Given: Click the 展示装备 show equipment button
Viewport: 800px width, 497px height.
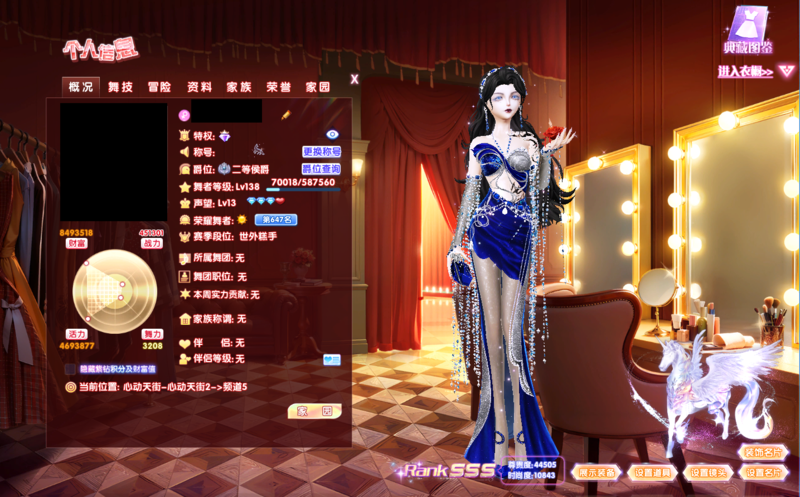Looking at the screenshot, I should [x=597, y=472].
